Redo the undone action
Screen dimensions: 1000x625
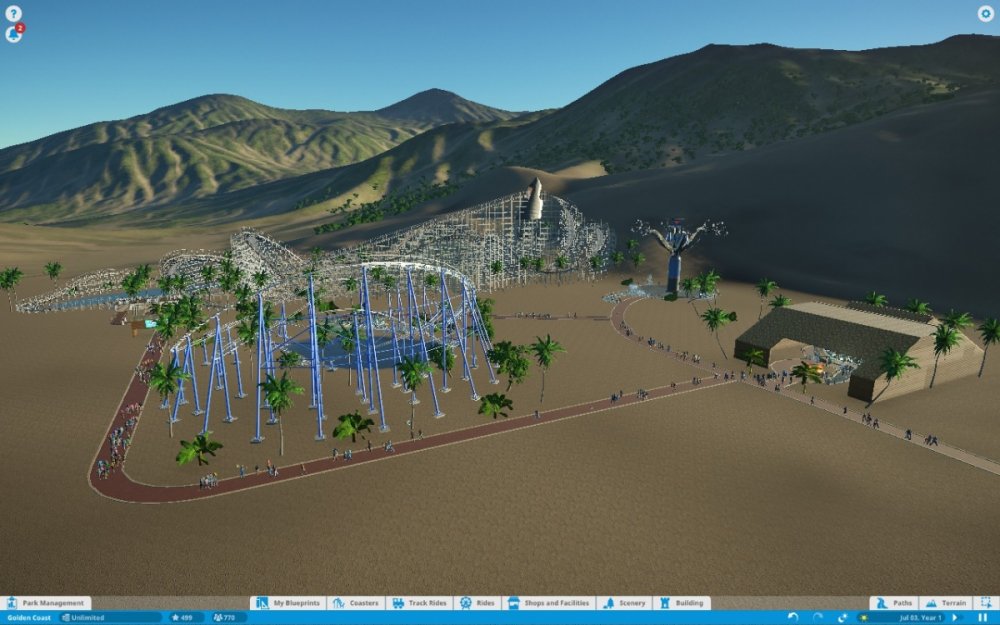click(x=817, y=618)
